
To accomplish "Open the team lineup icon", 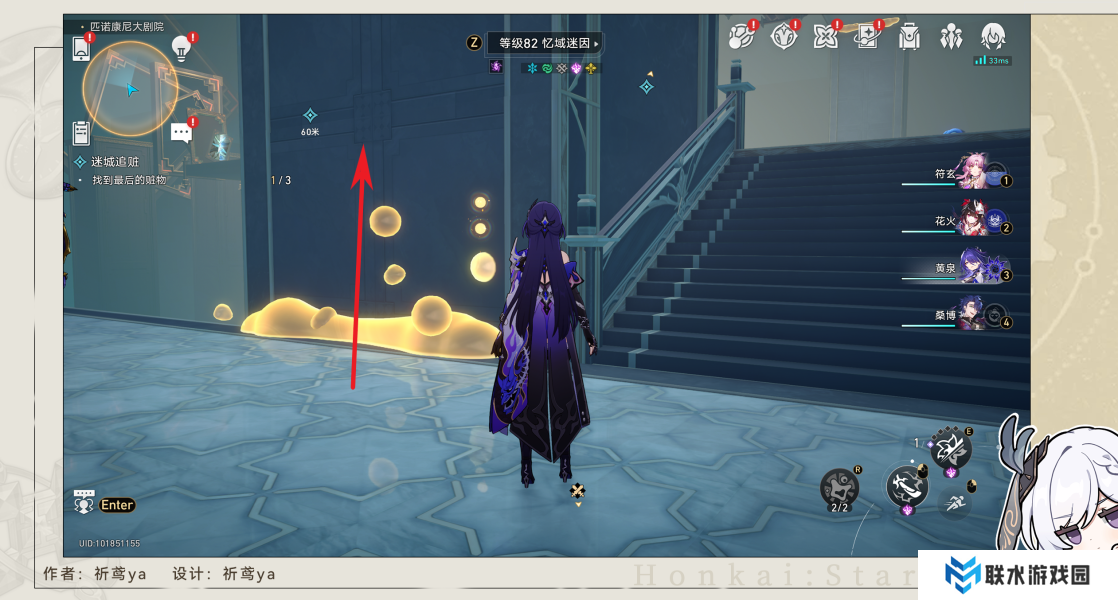I will [x=950, y=38].
